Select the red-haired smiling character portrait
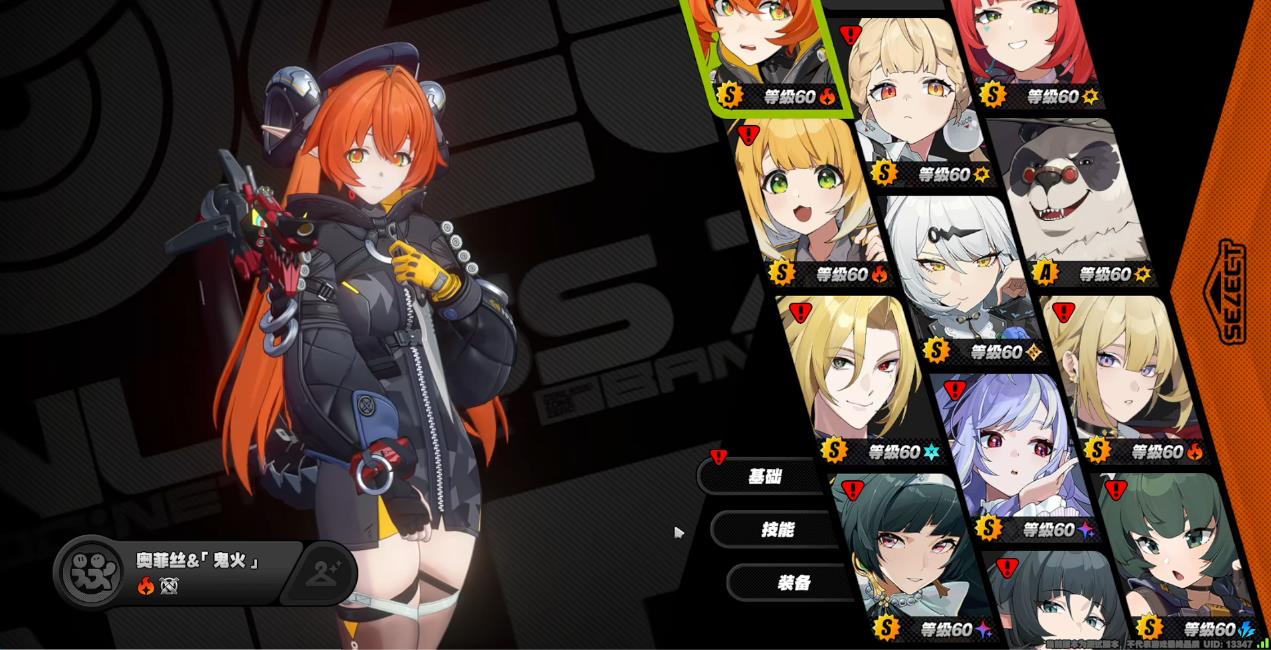This screenshot has height=650, width=1271. tap(1018, 45)
